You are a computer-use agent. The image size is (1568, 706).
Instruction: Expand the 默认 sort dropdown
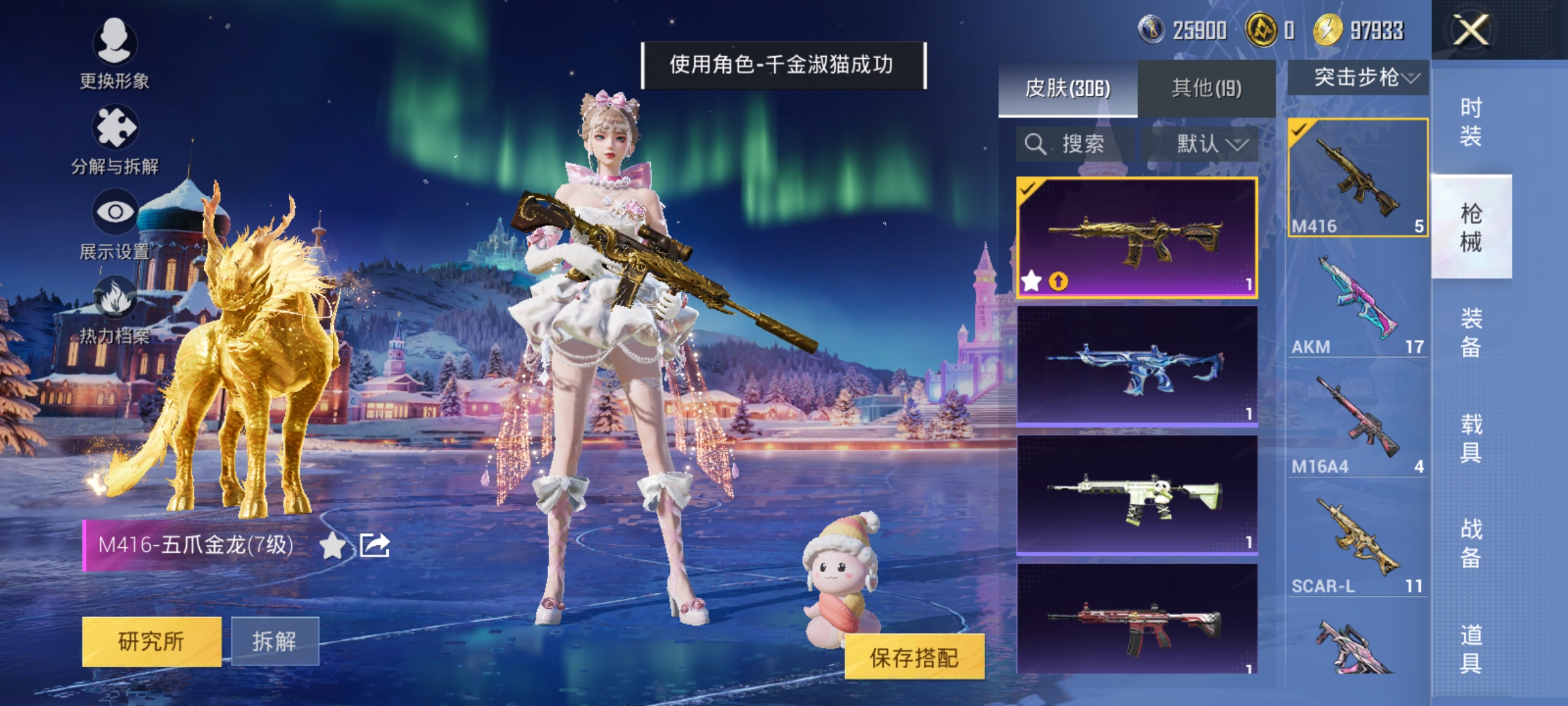coord(1210,144)
